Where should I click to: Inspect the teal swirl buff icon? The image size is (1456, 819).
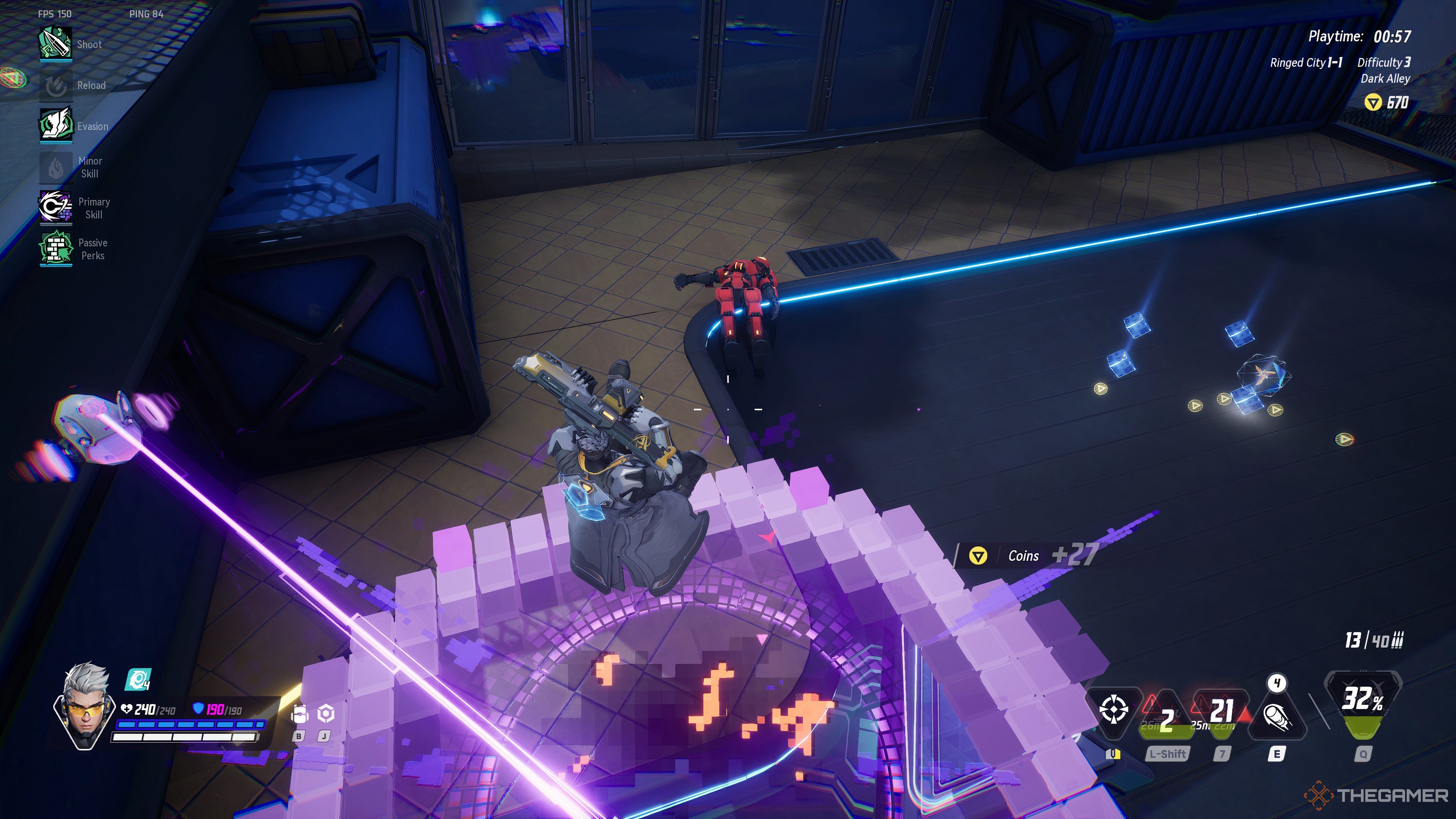137,679
